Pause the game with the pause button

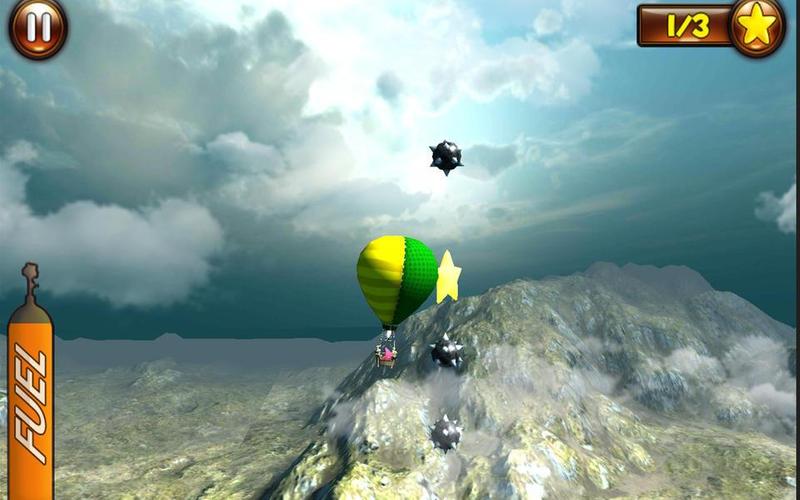(38, 27)
